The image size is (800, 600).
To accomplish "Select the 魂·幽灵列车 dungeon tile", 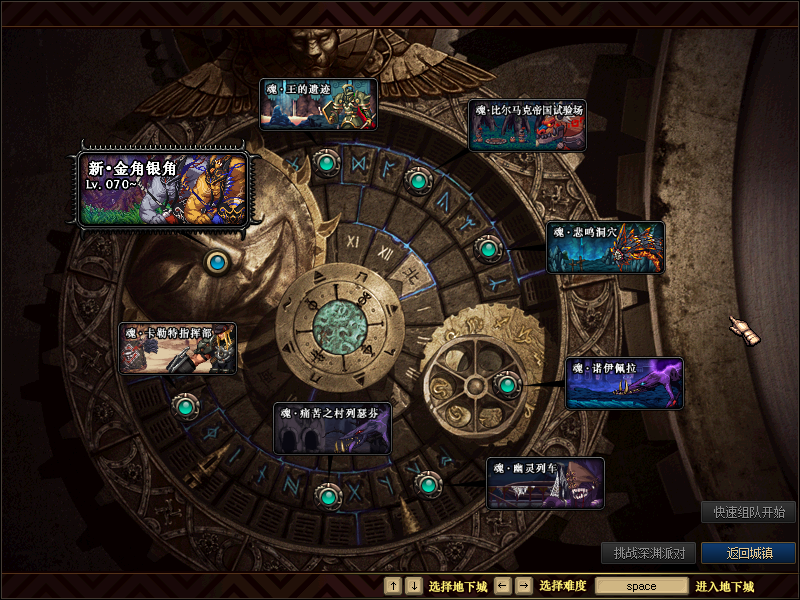I will click(x=546, y=483).
